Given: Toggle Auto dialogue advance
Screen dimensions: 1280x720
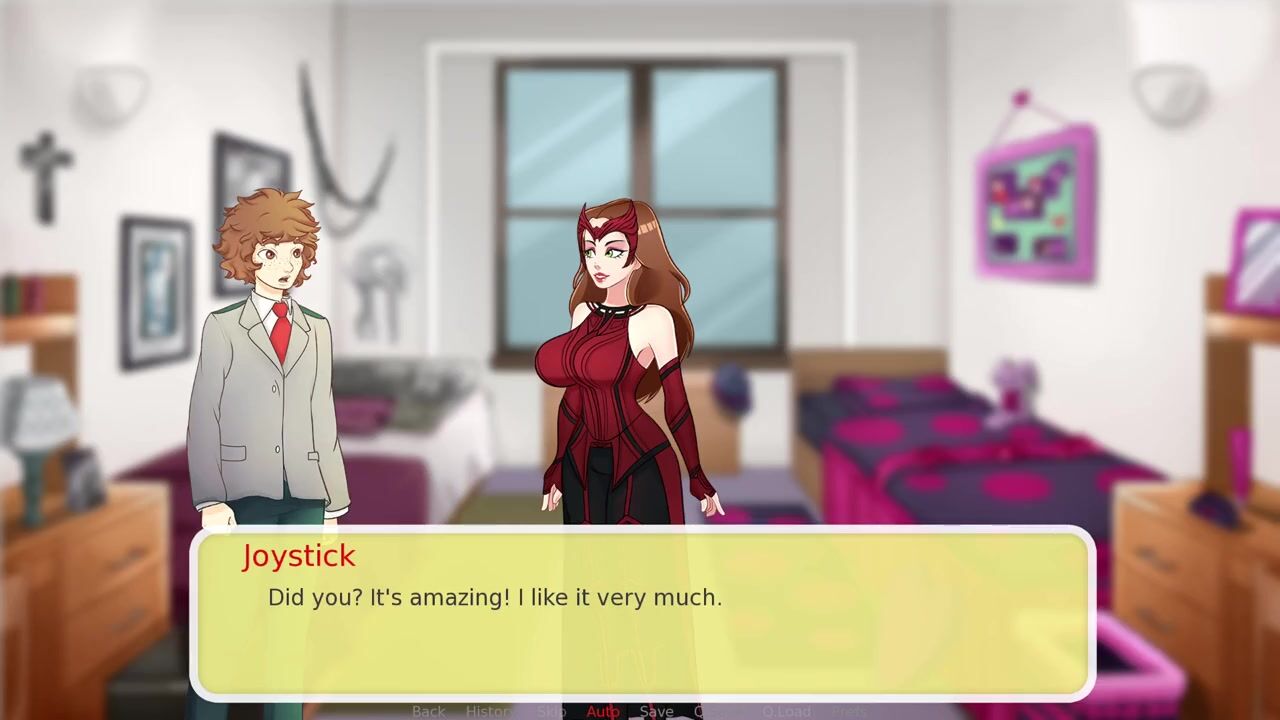Looking at the screenshot, I should point(603,711).
